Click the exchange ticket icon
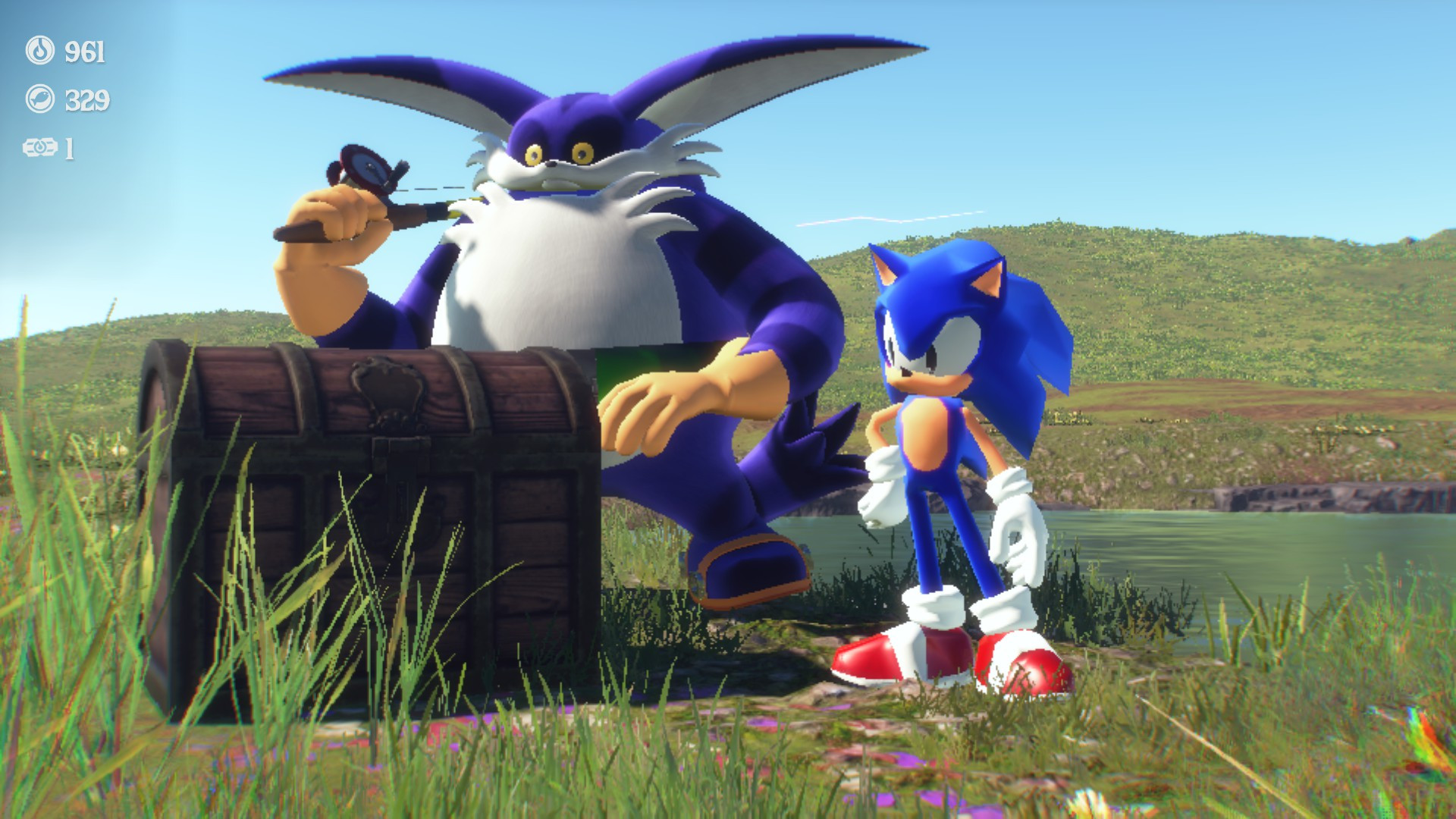Image resolution: width=1456 pixels, height=819 pixels. point(42,146)
